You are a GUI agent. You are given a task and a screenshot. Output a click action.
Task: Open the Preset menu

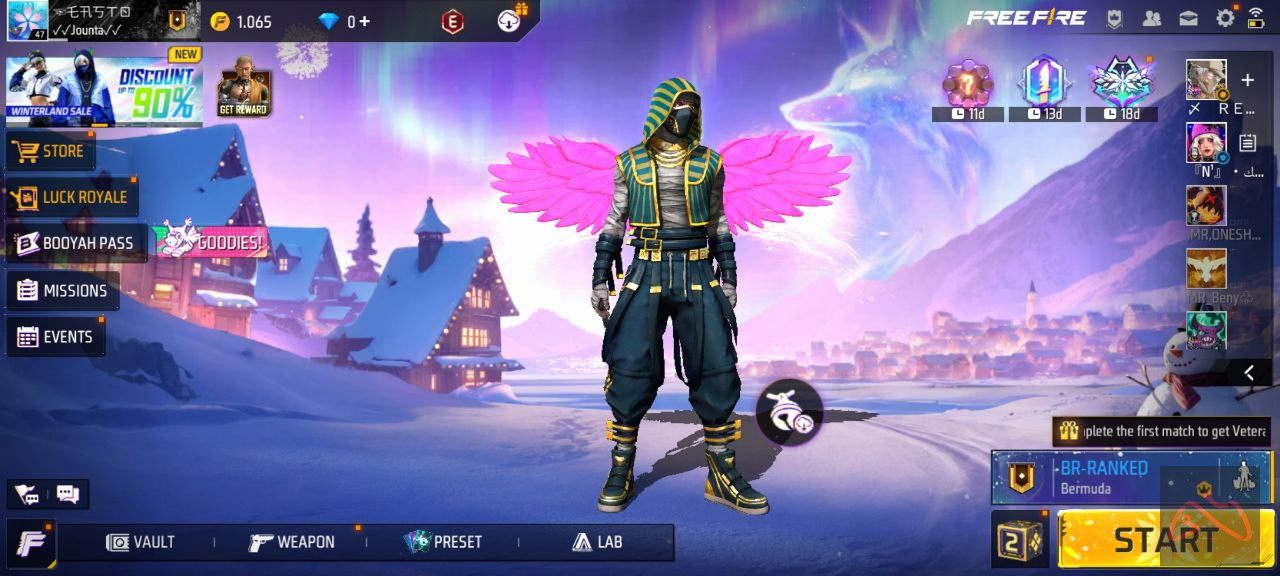[443, 542]
